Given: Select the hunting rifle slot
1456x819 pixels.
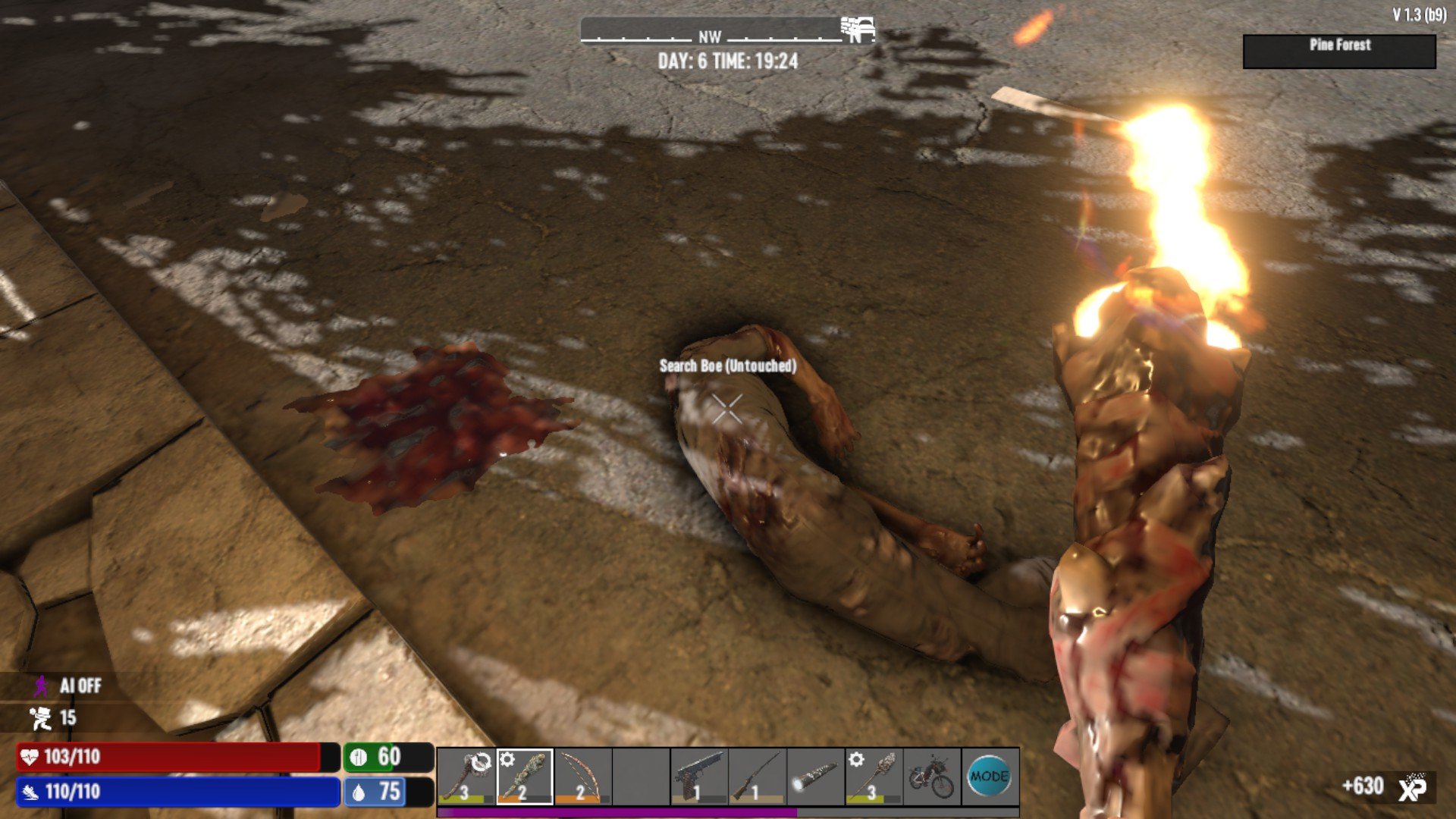Looking at the screenshot, I should [757, 776].
